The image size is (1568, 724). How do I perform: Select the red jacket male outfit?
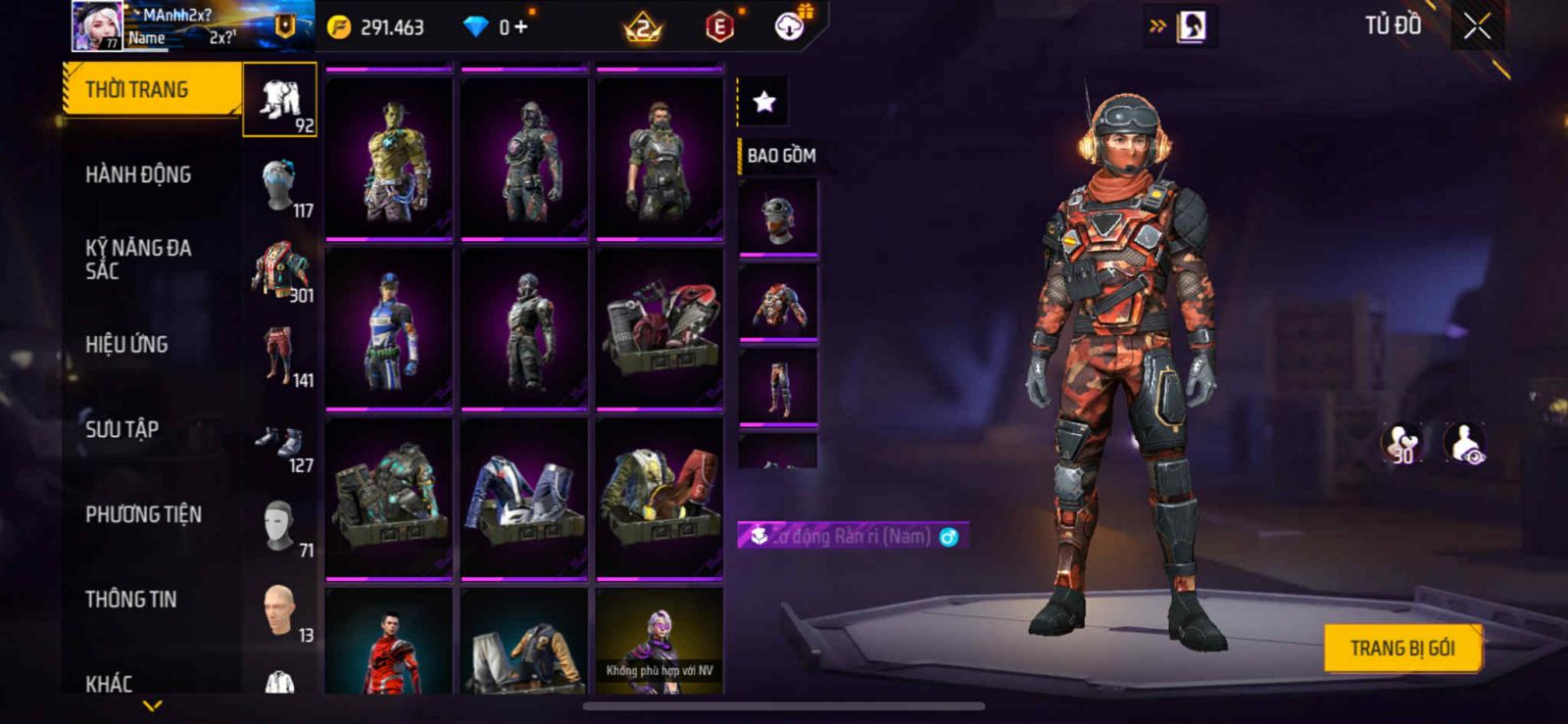tap(390, 645)
